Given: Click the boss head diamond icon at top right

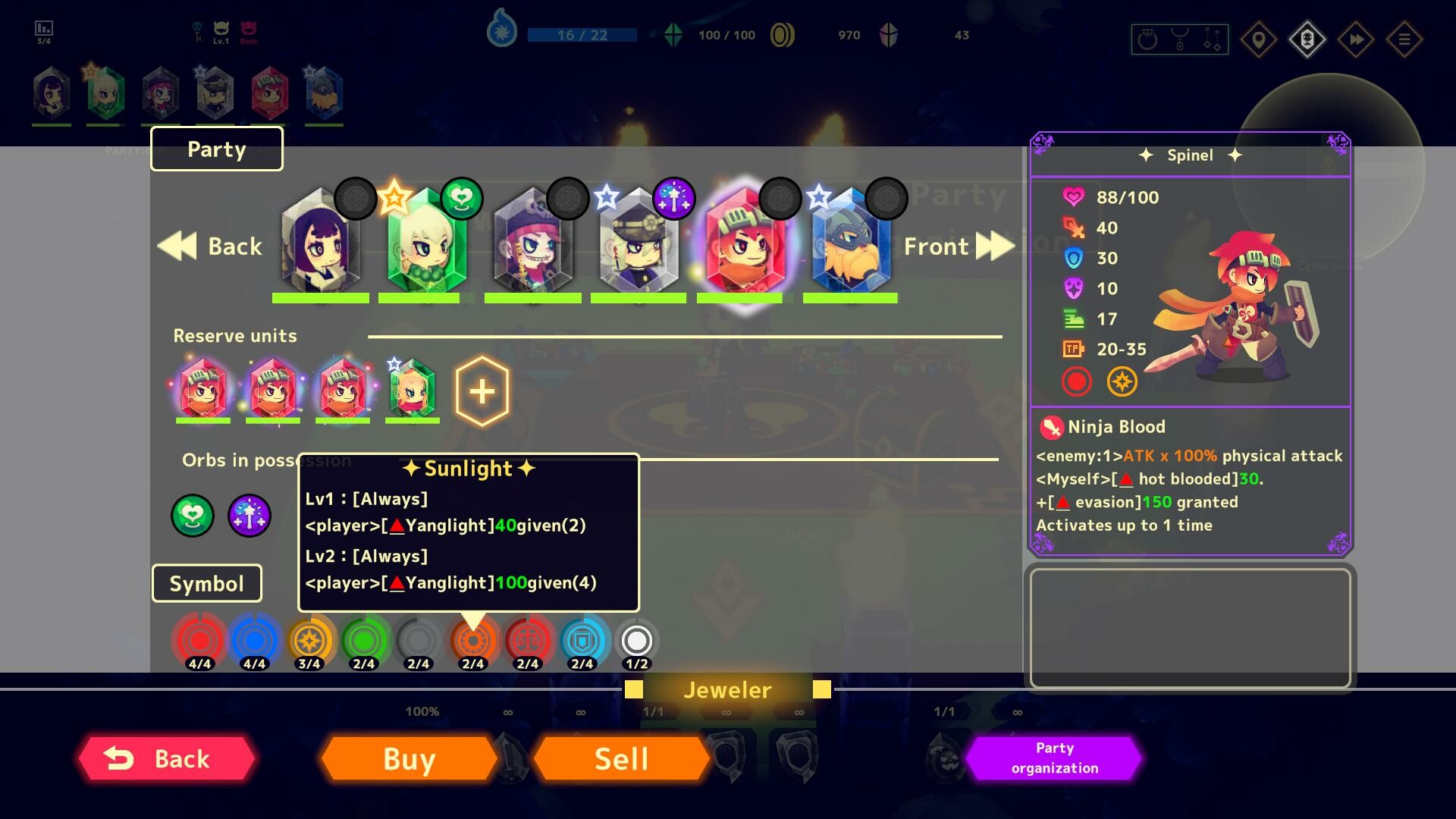Looking at the screenshot, I should [1306, 39].
